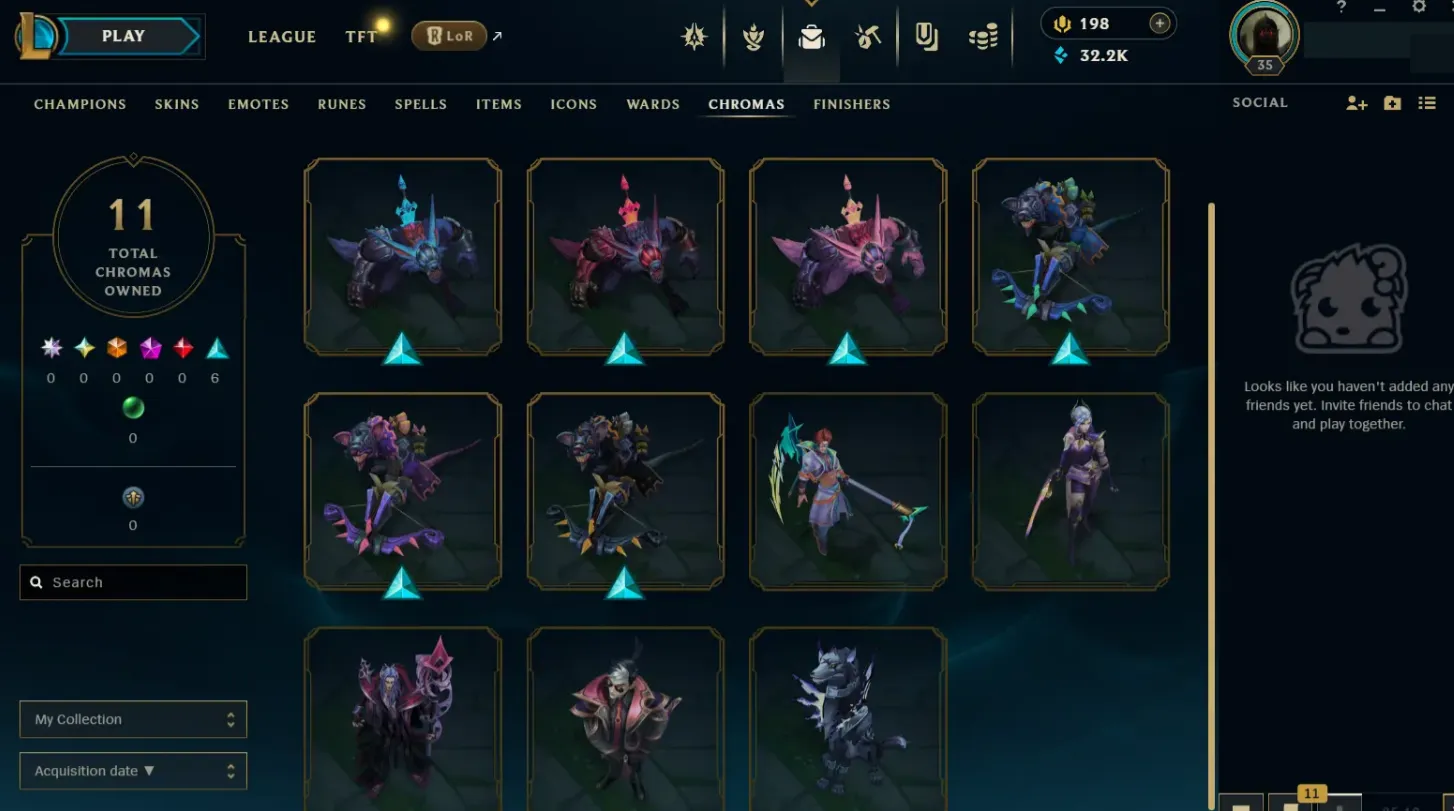Open friend list view options with the list icon
The width and height of the screenshot is (1454, 811).
coord(1428,103)
